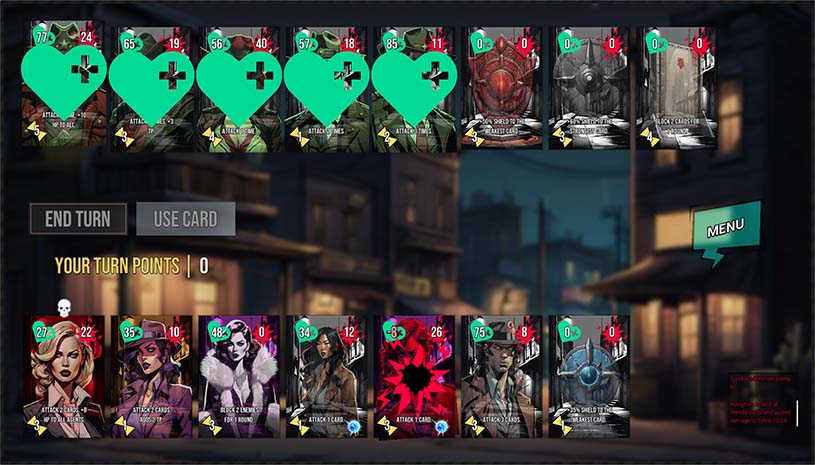Target the enemy card with 77 health

point(65,88)
